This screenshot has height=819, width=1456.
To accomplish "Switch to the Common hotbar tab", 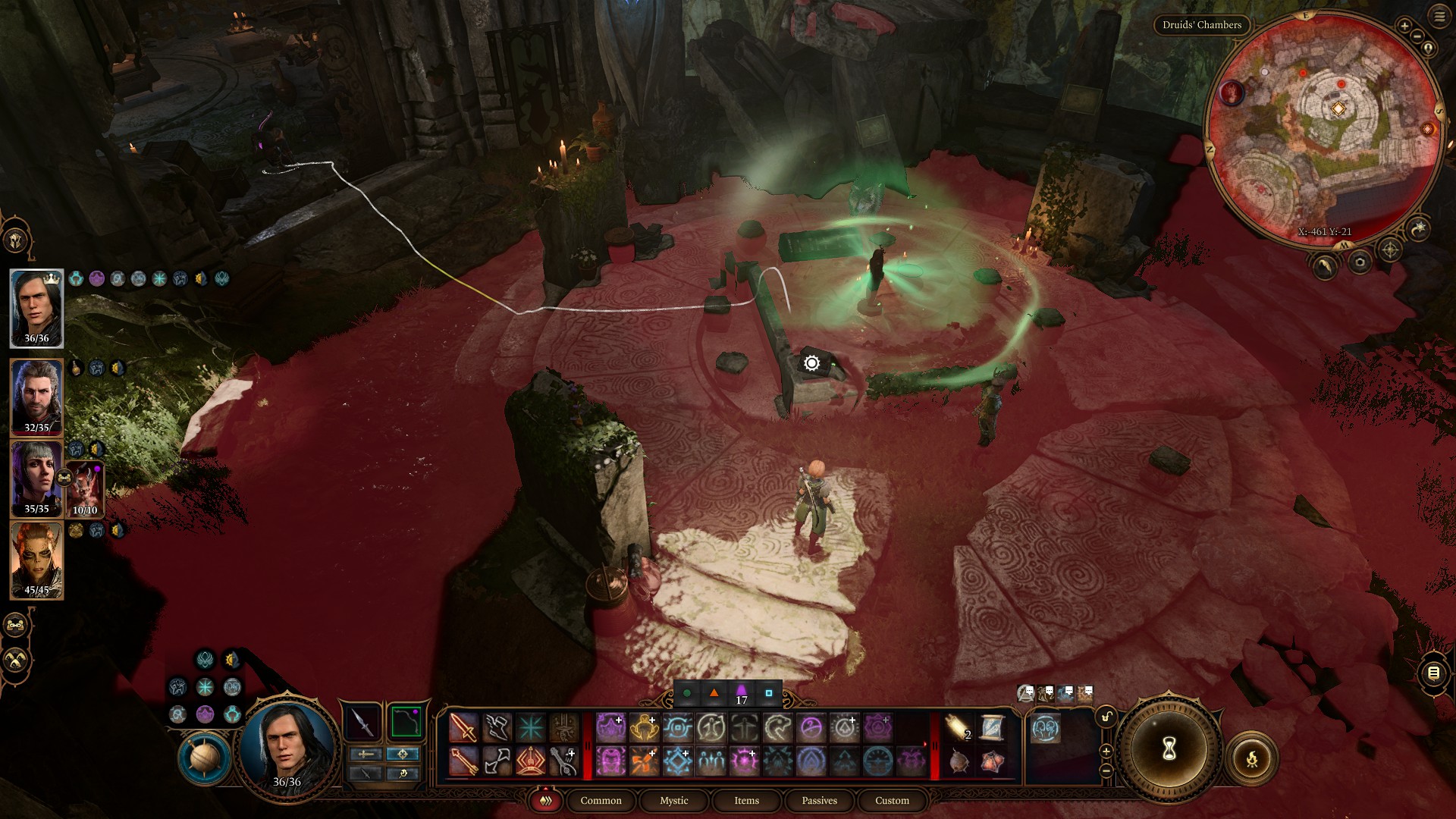I will pyautogui.click(x=601, y=801).
